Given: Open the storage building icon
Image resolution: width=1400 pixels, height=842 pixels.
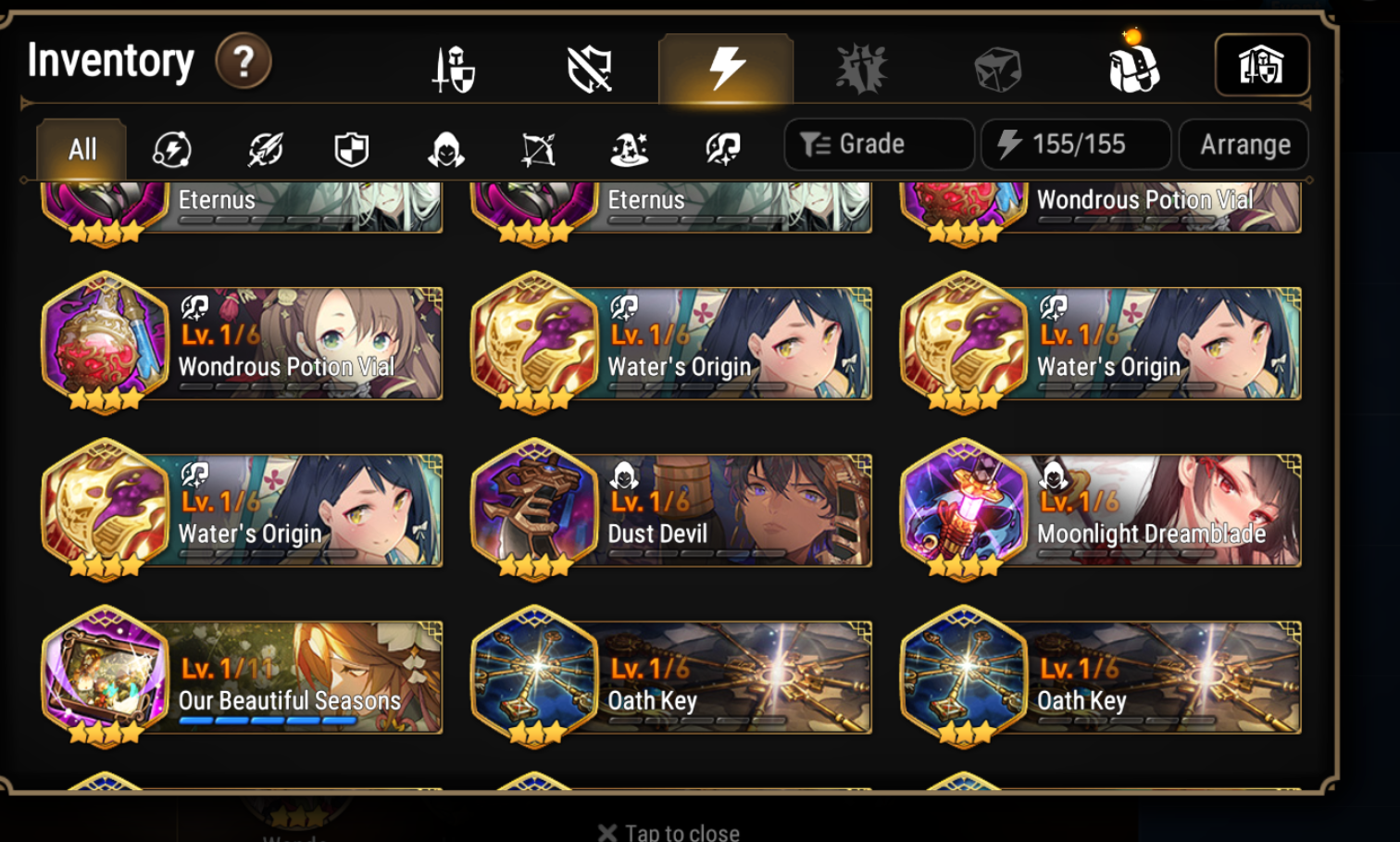Looking at the screenshot, I should (1262, 64).
